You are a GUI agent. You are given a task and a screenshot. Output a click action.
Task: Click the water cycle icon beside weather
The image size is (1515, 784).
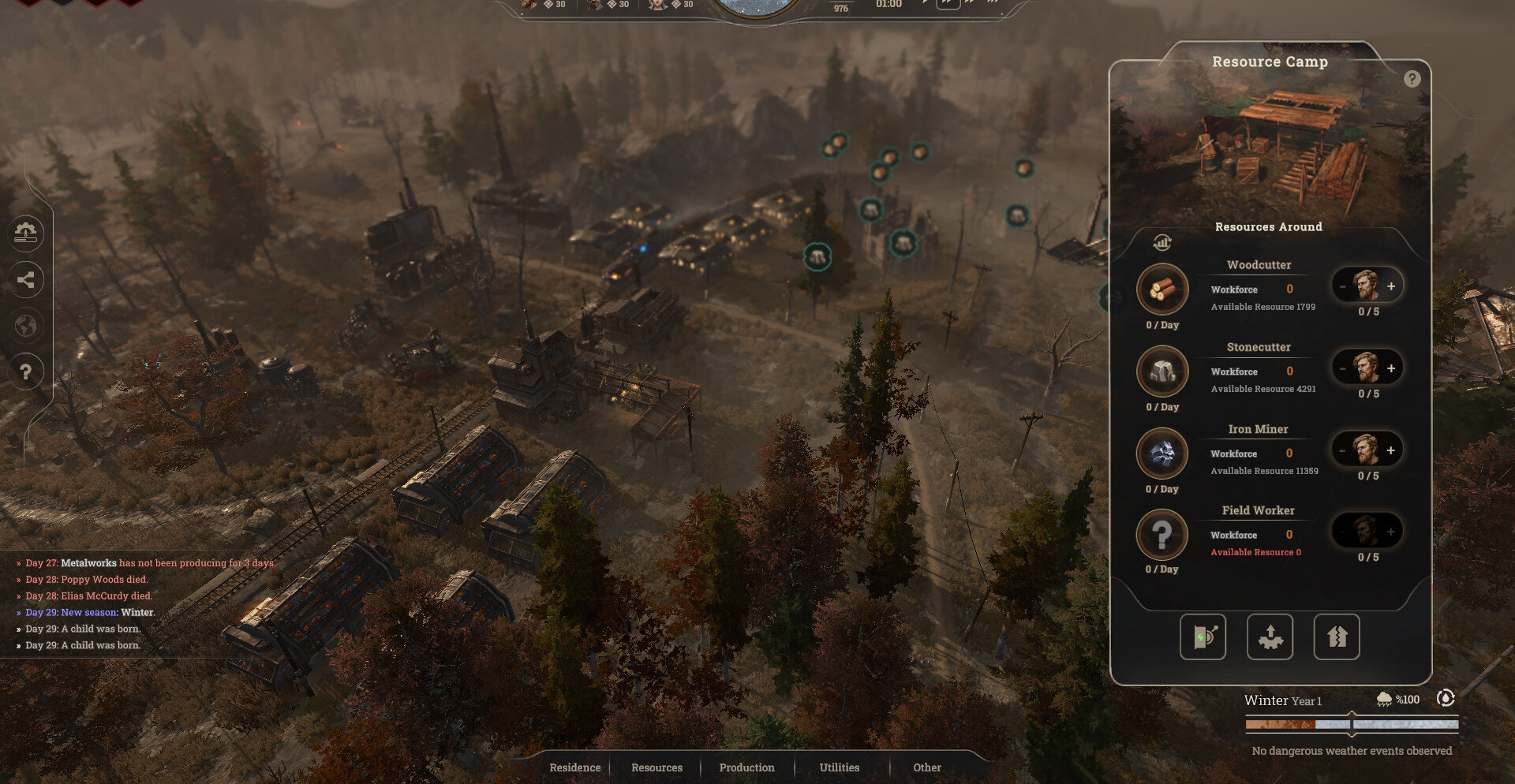1446,698
